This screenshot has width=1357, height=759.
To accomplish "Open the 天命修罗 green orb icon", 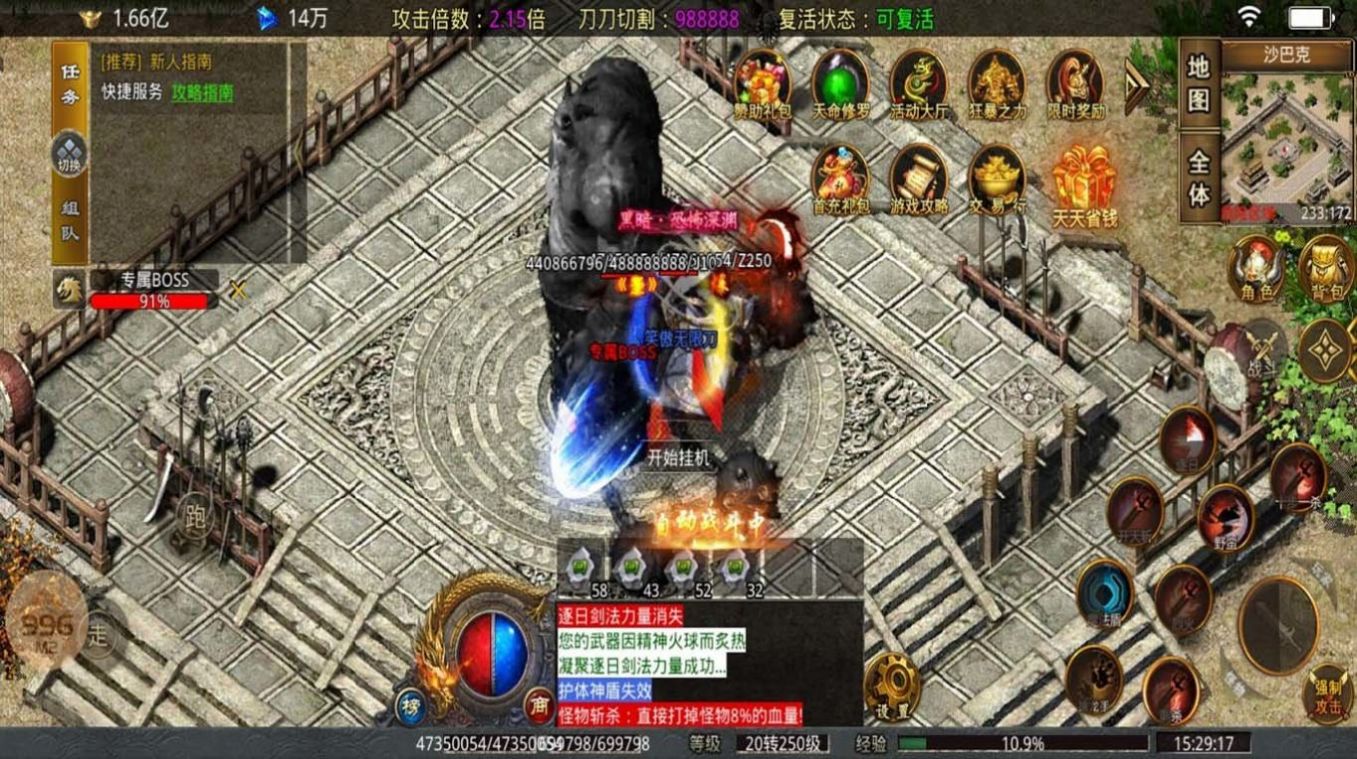I will (839, 83).
